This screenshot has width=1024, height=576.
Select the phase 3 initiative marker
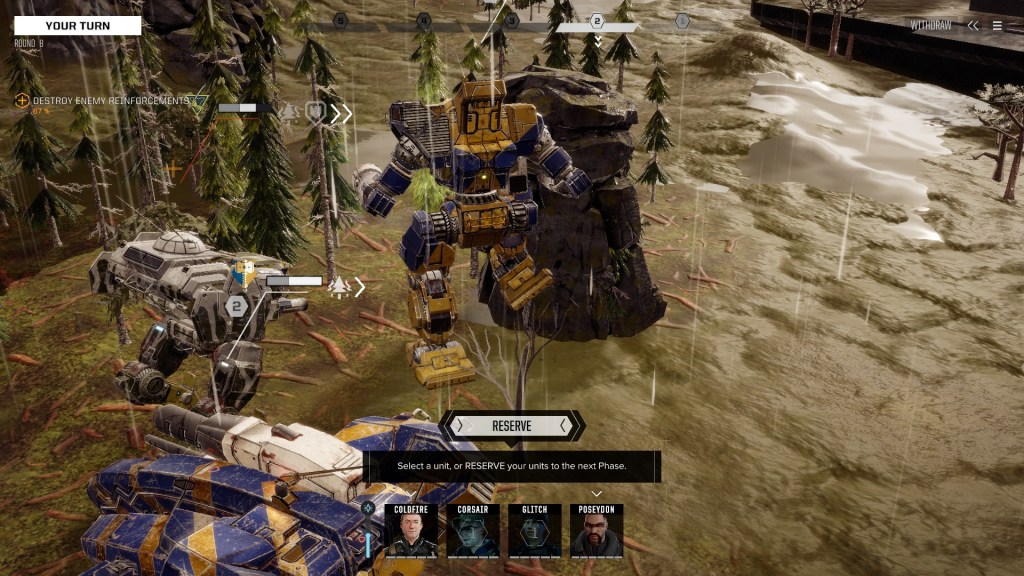(x=512, y=20)
